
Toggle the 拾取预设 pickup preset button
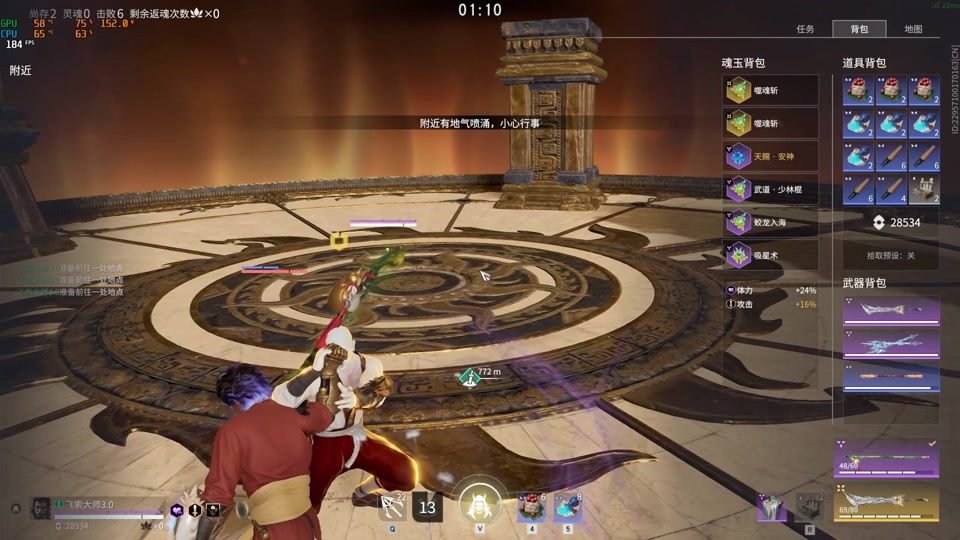(x=890, y=255)
